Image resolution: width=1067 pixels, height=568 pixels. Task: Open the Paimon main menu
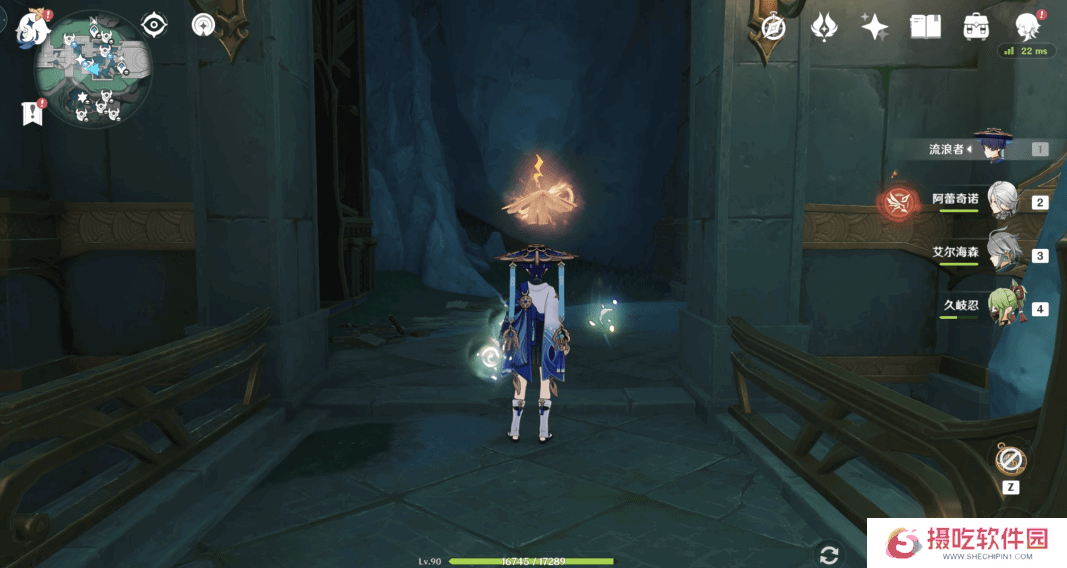click(x=33, y=28)
